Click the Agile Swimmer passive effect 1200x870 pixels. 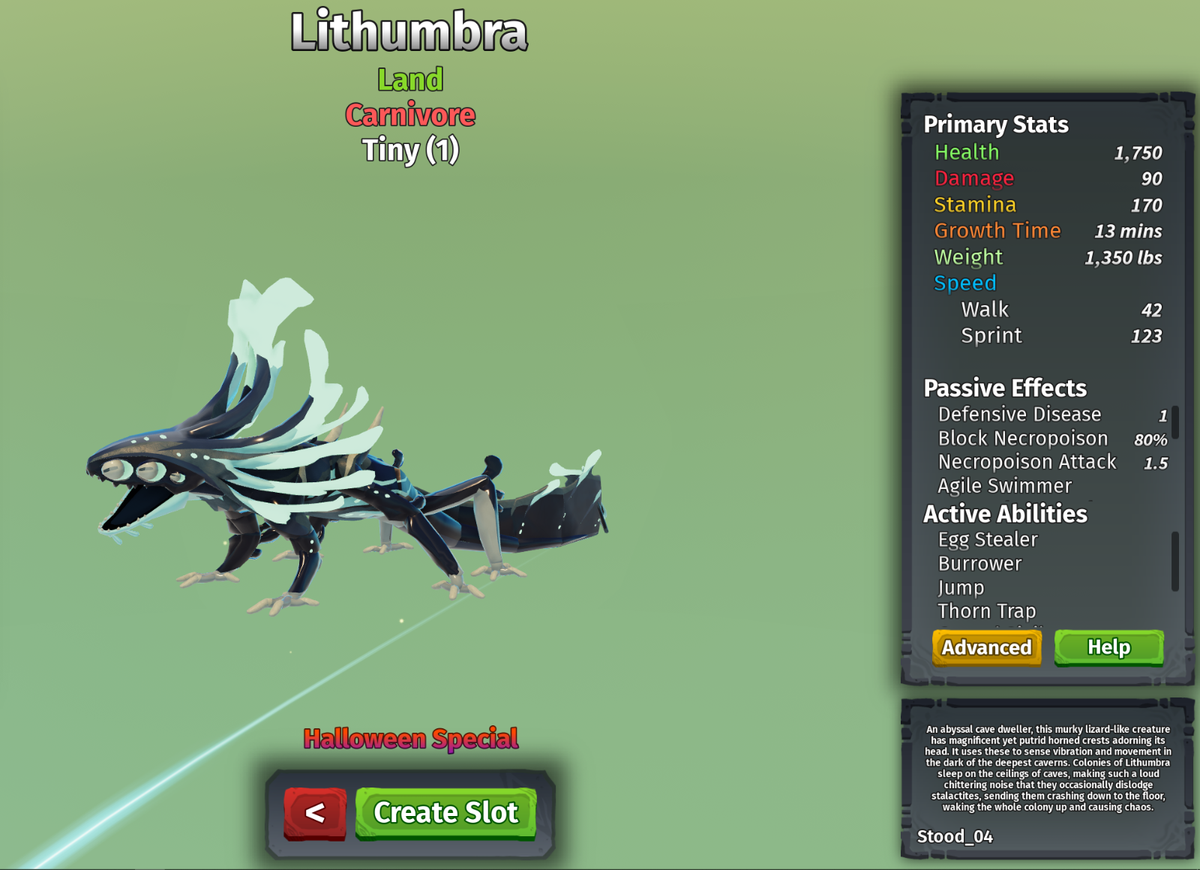pos(1005,486)
